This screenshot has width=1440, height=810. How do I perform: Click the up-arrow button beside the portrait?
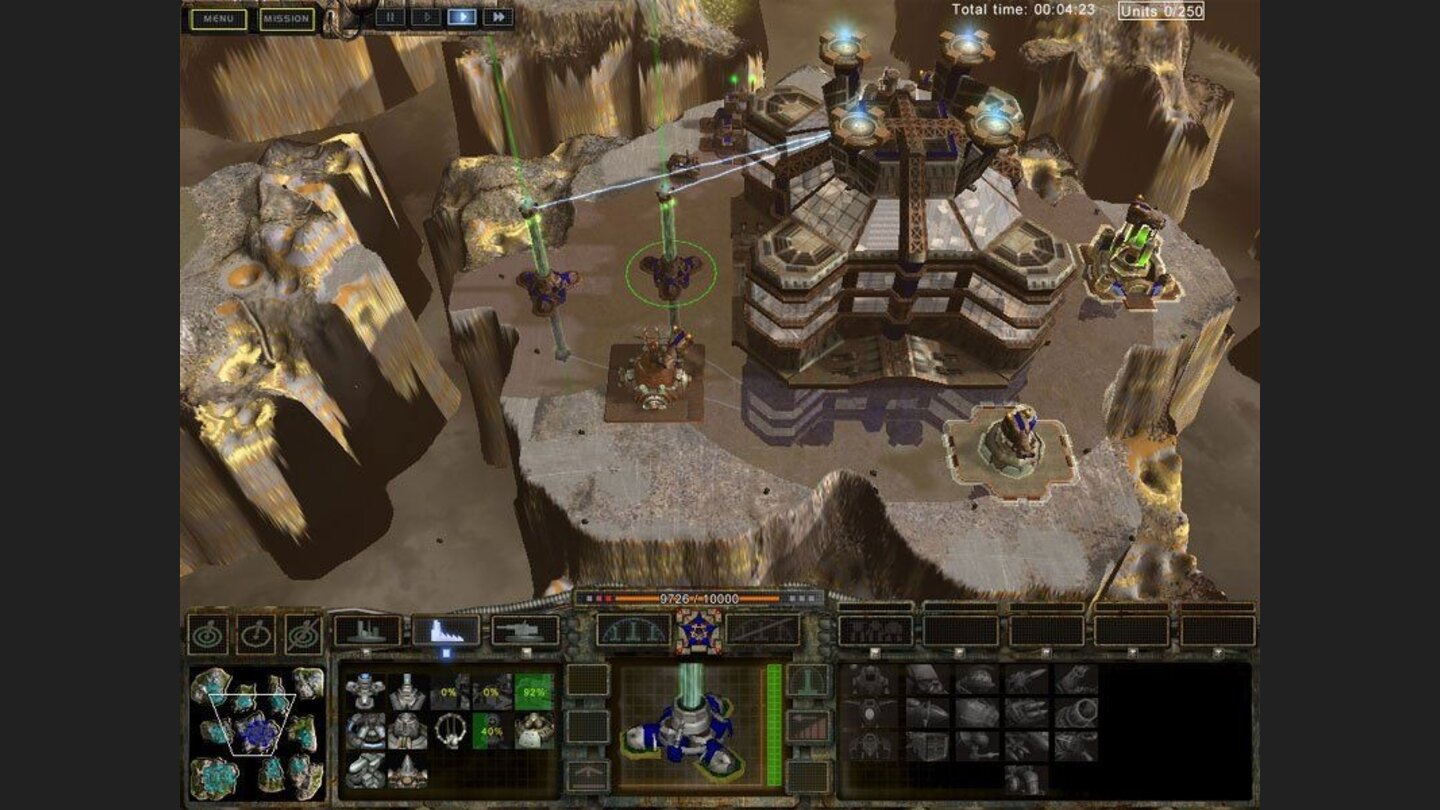pos(588,774)
